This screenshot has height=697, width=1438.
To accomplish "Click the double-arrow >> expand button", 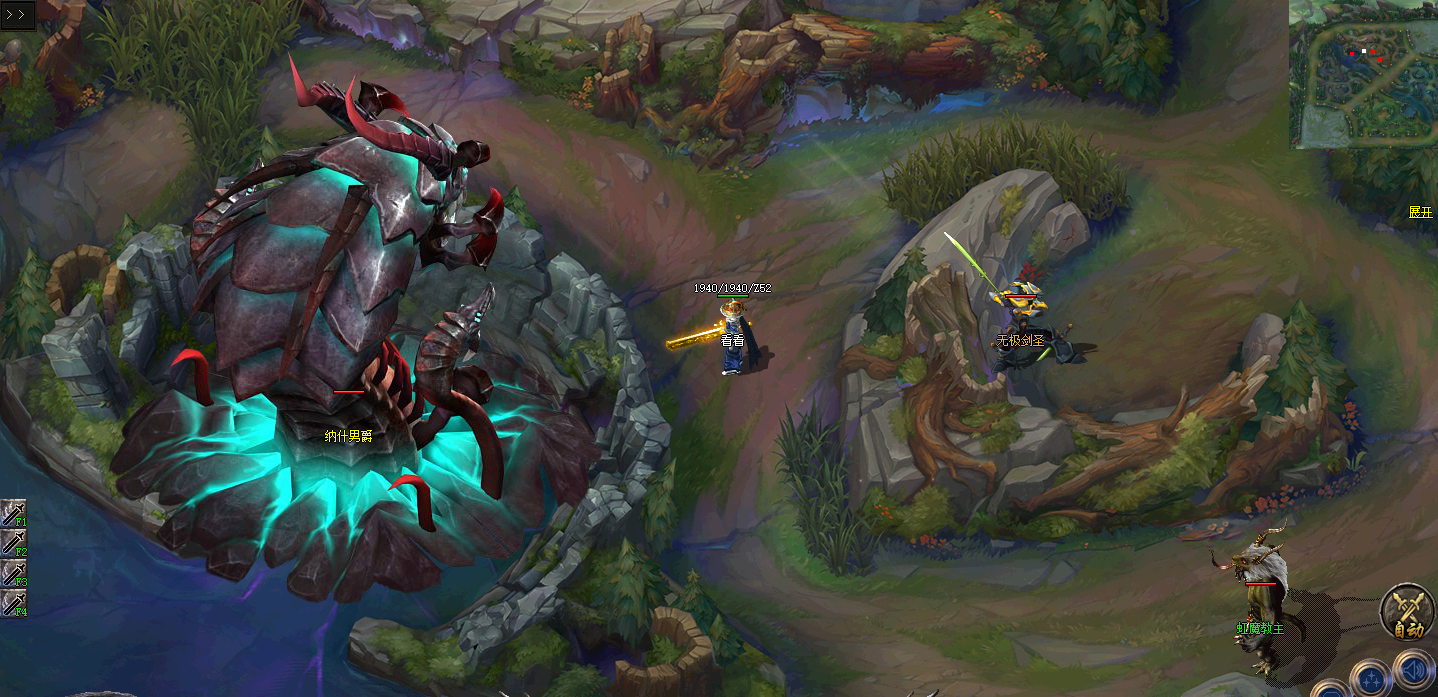I will 19,14.
